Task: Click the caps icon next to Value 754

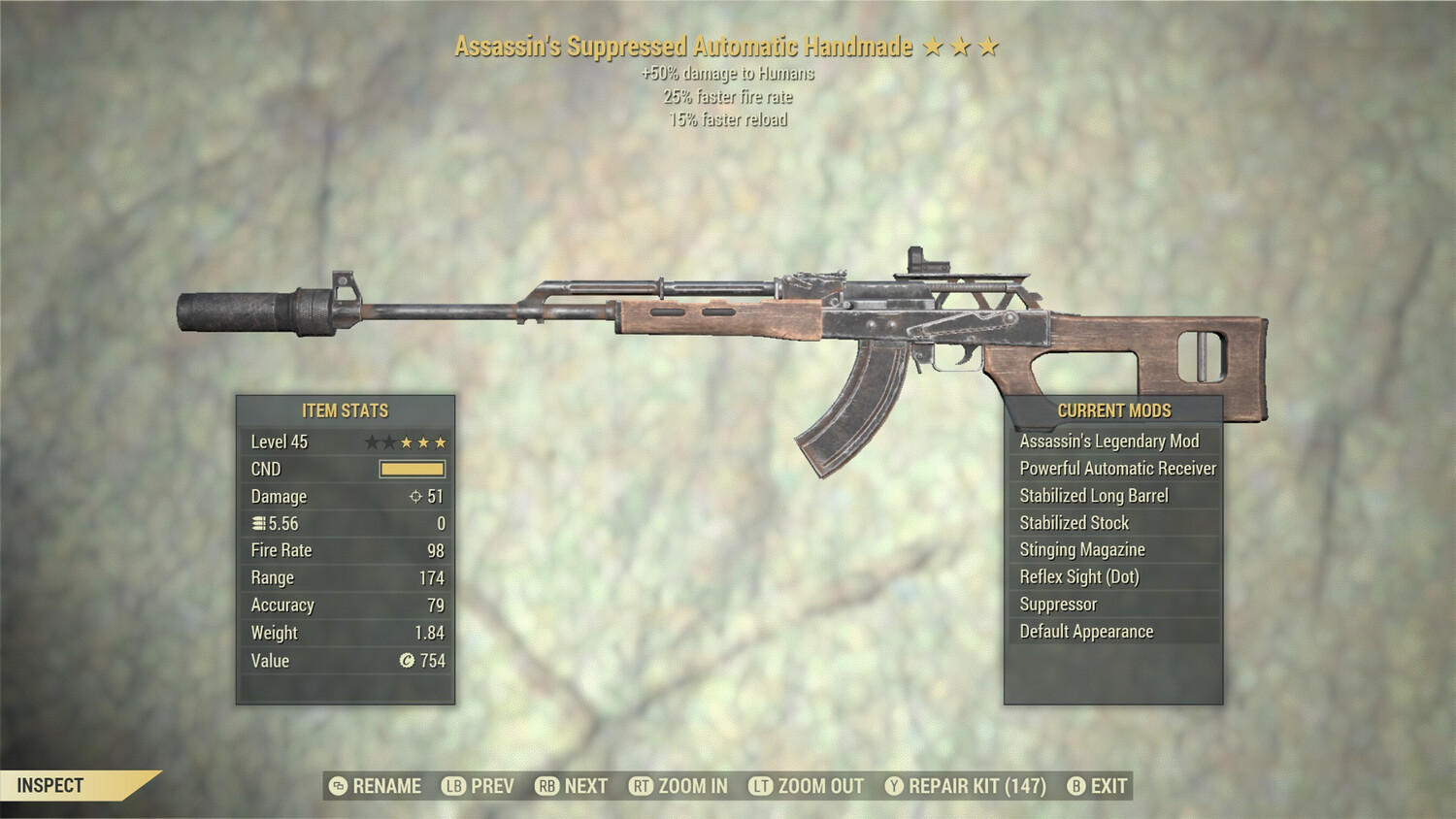Action: [404, 661]
